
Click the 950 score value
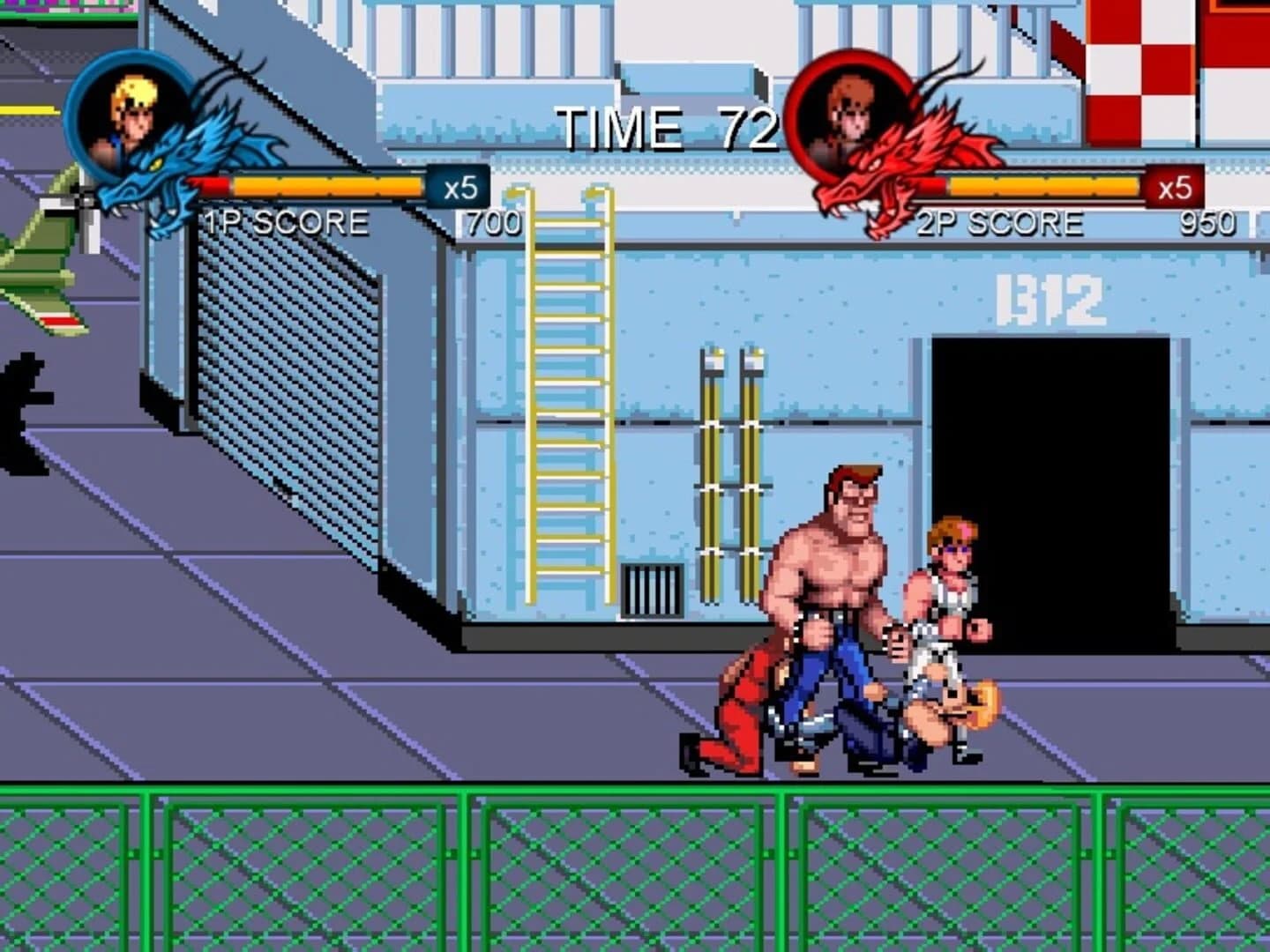(1208, 222)
